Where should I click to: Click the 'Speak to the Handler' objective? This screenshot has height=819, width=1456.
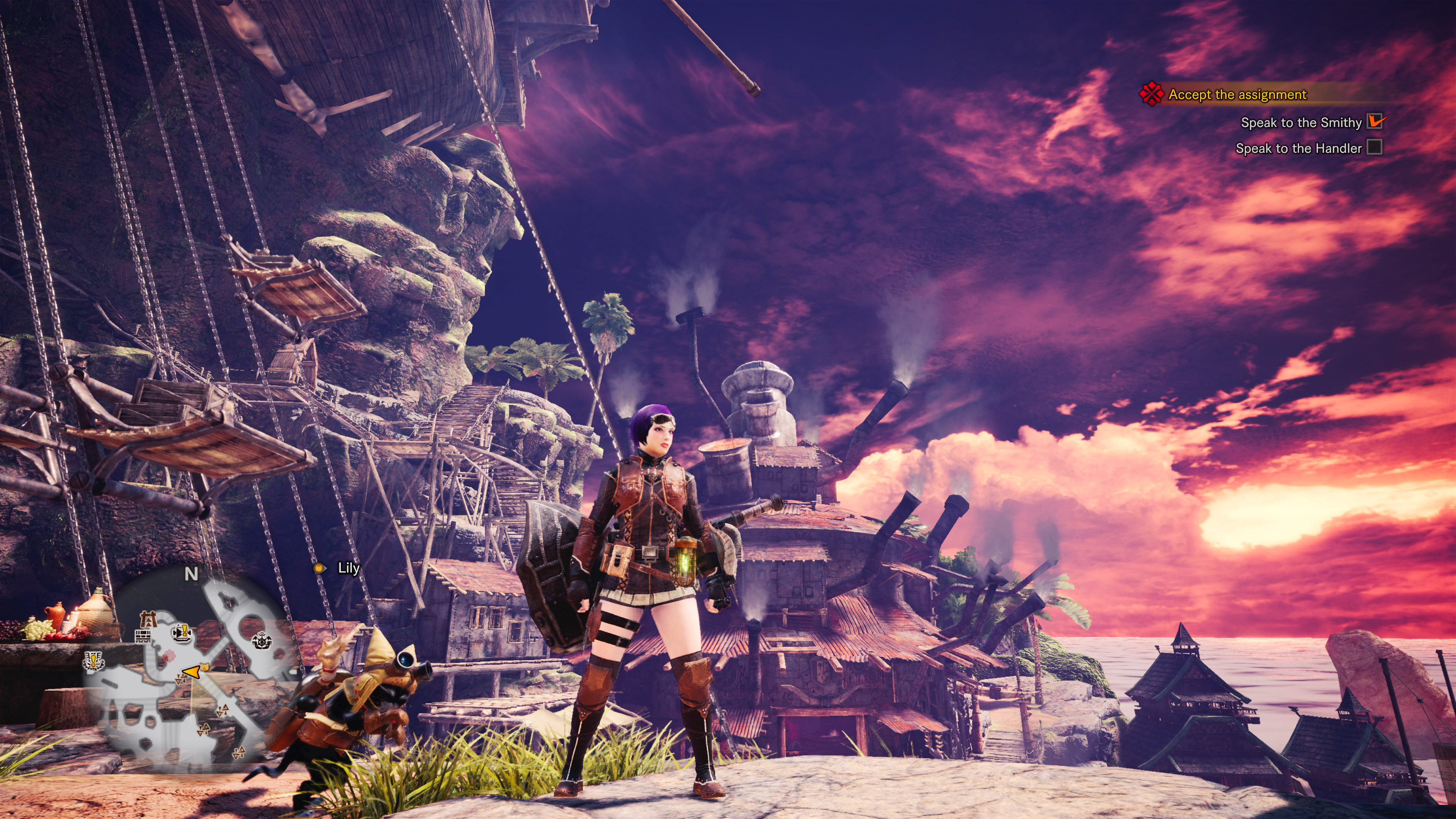(1298, 148)
